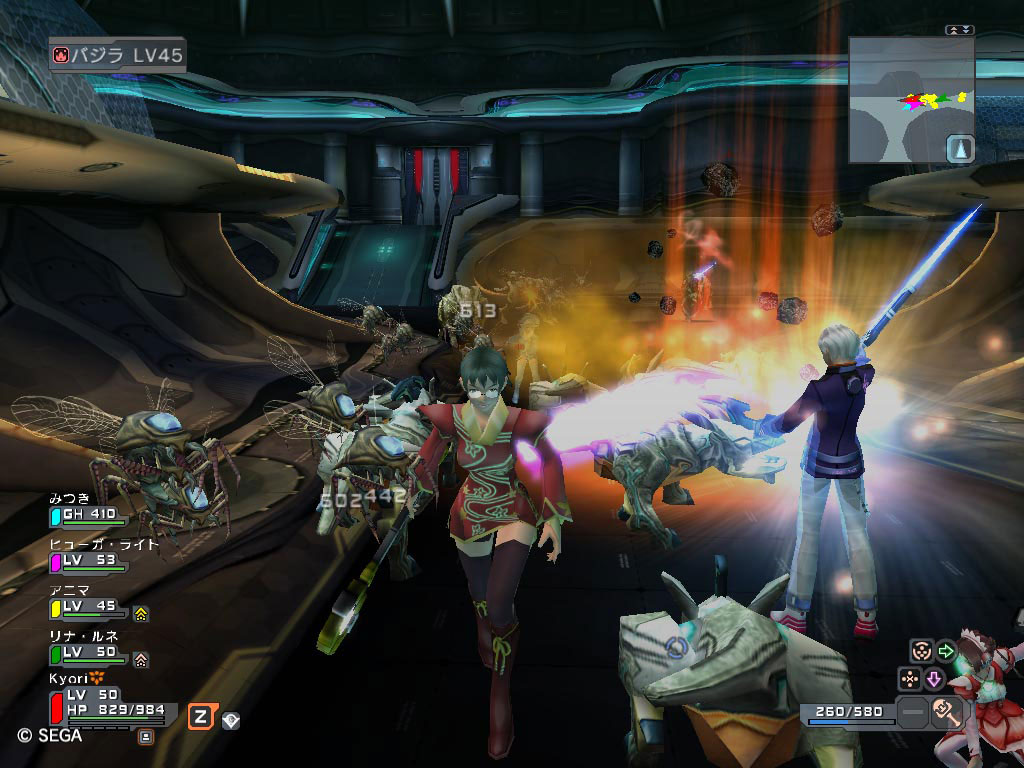Choose the green right-arrow palette icon

click(x=945, y=650)
